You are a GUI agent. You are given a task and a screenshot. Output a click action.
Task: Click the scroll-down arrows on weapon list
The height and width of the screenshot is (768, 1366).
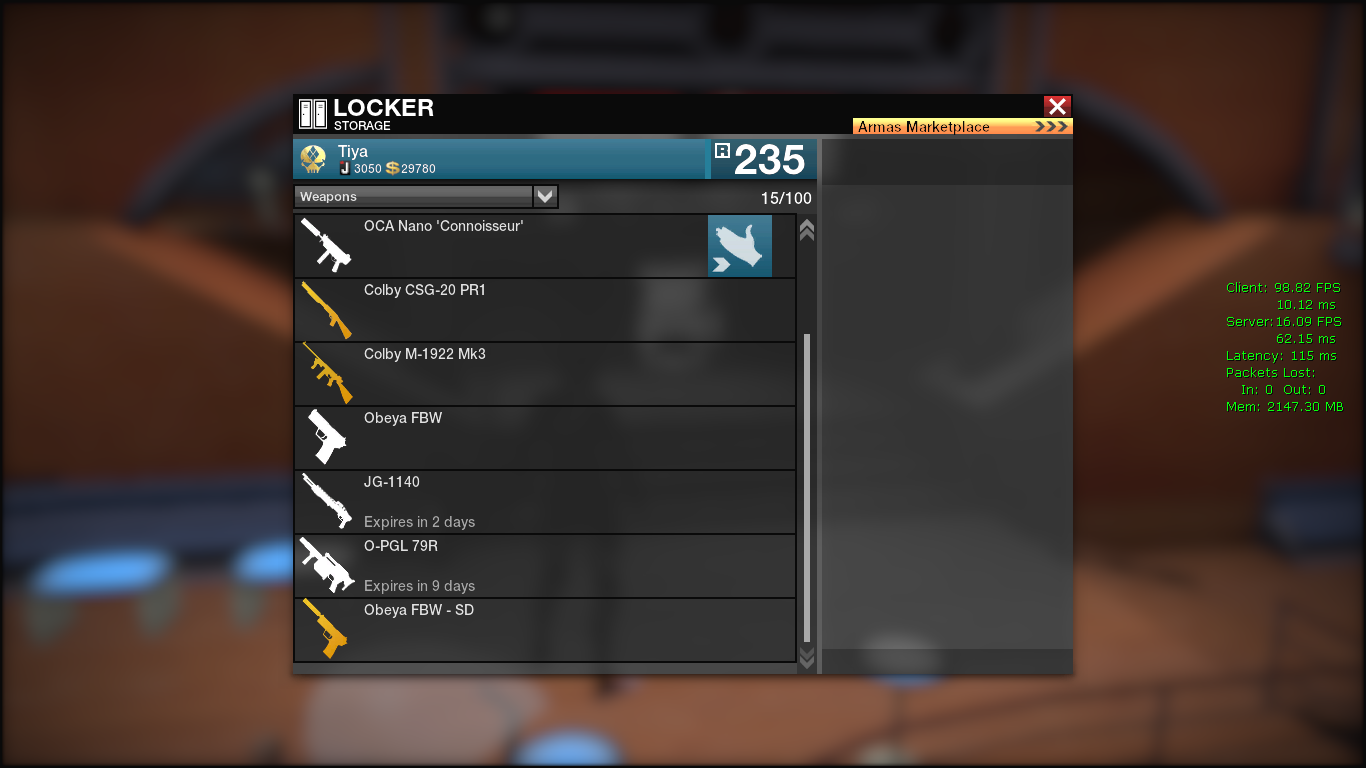(x=807, y=657)
